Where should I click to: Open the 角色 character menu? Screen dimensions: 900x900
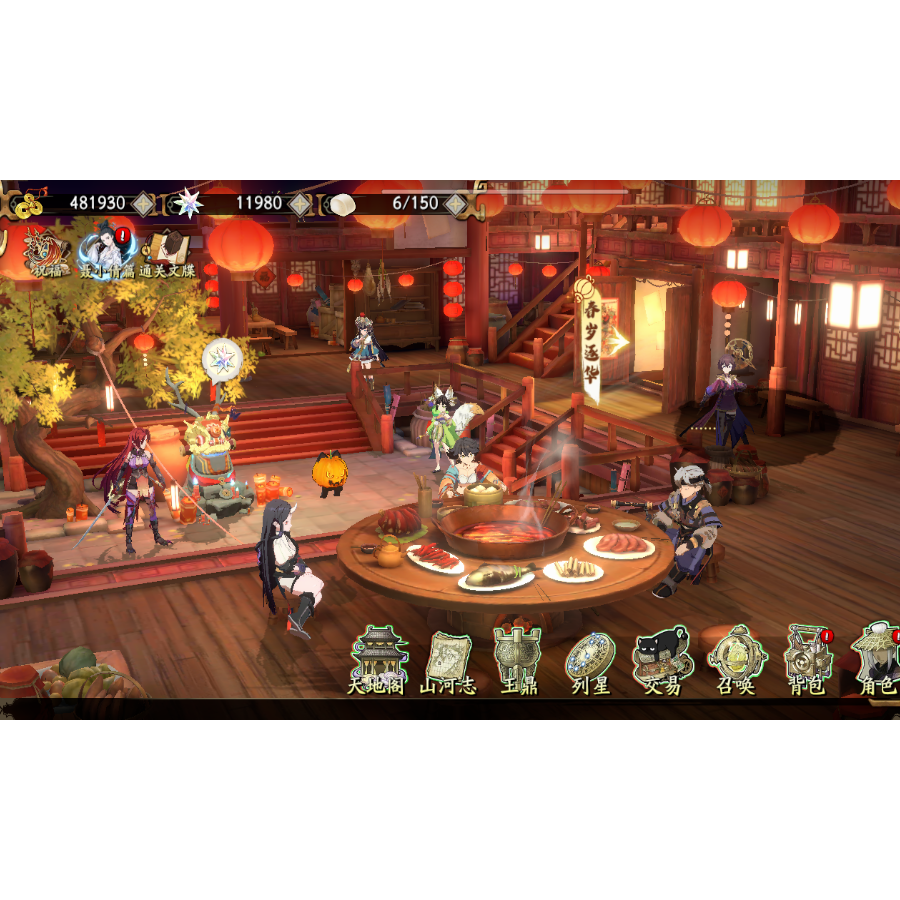(x=877, y=660)
